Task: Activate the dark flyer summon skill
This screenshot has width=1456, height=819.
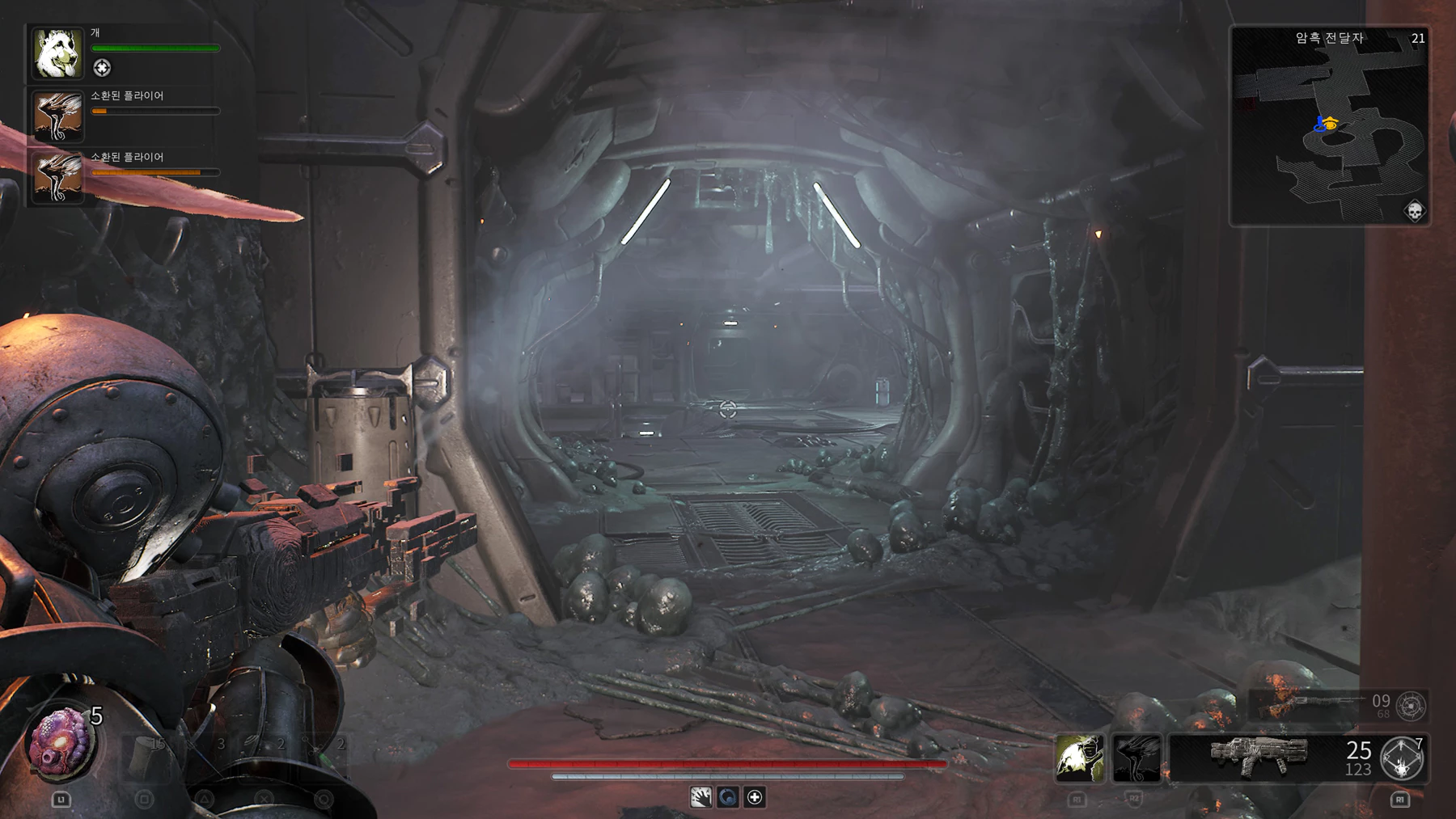Action: pos(1136,758)
